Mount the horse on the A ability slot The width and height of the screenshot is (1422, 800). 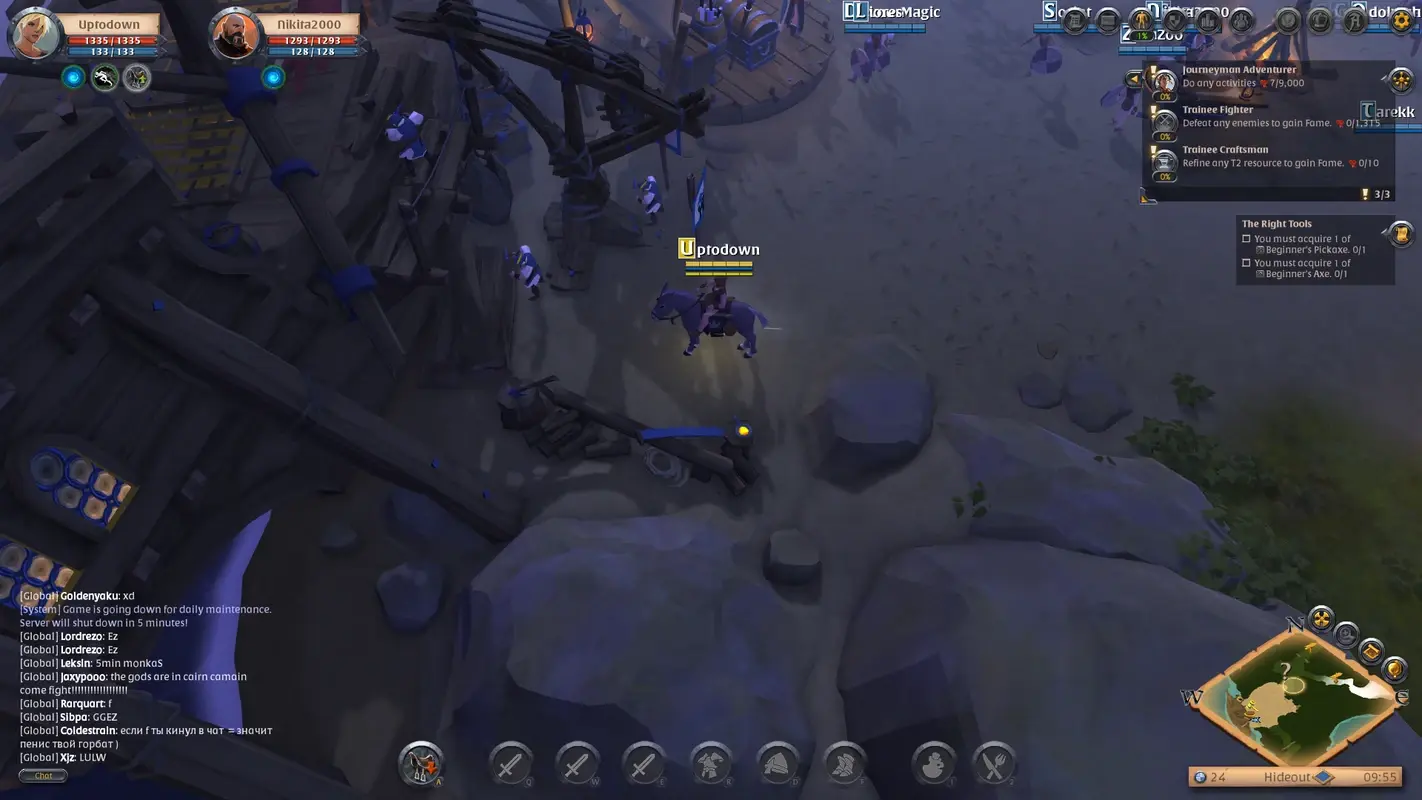click(419, 764)
